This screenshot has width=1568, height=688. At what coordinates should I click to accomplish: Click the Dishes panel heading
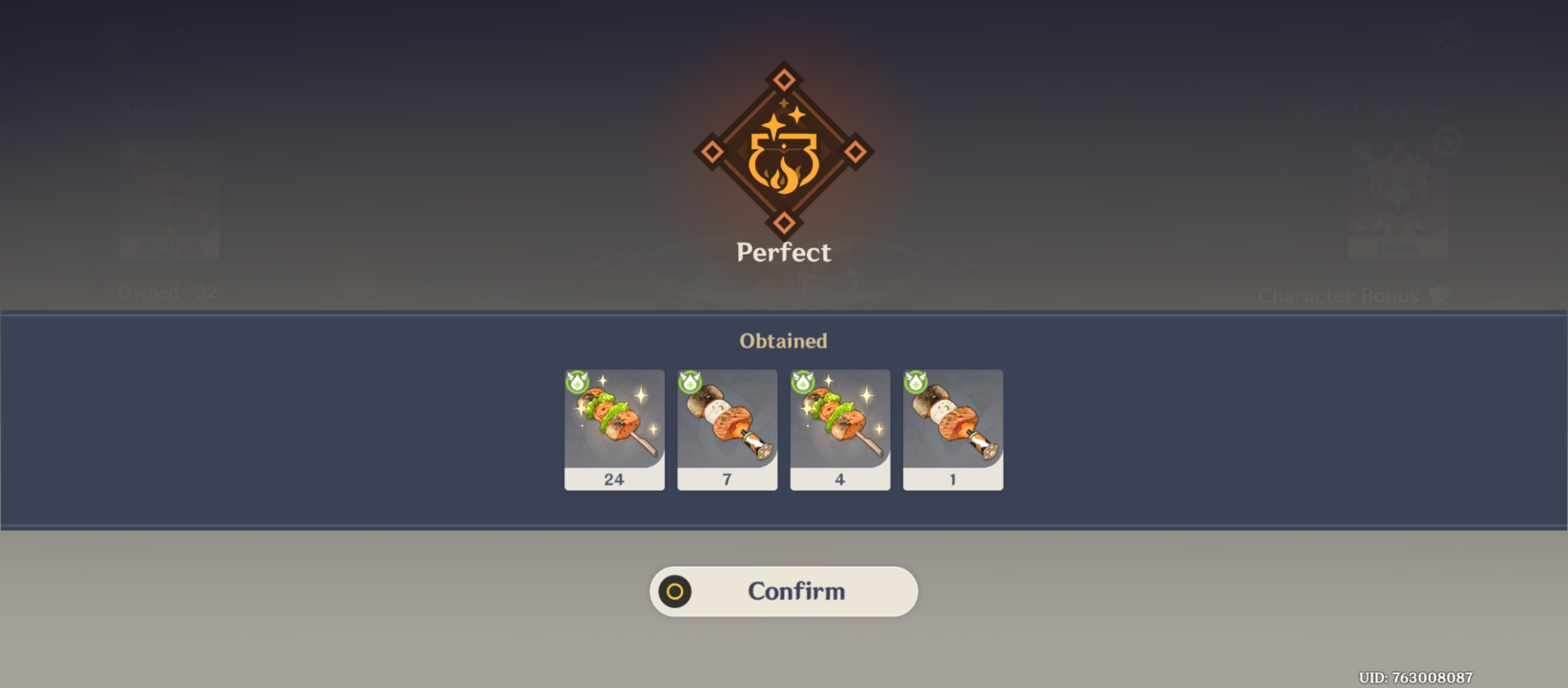coord(145,110)
